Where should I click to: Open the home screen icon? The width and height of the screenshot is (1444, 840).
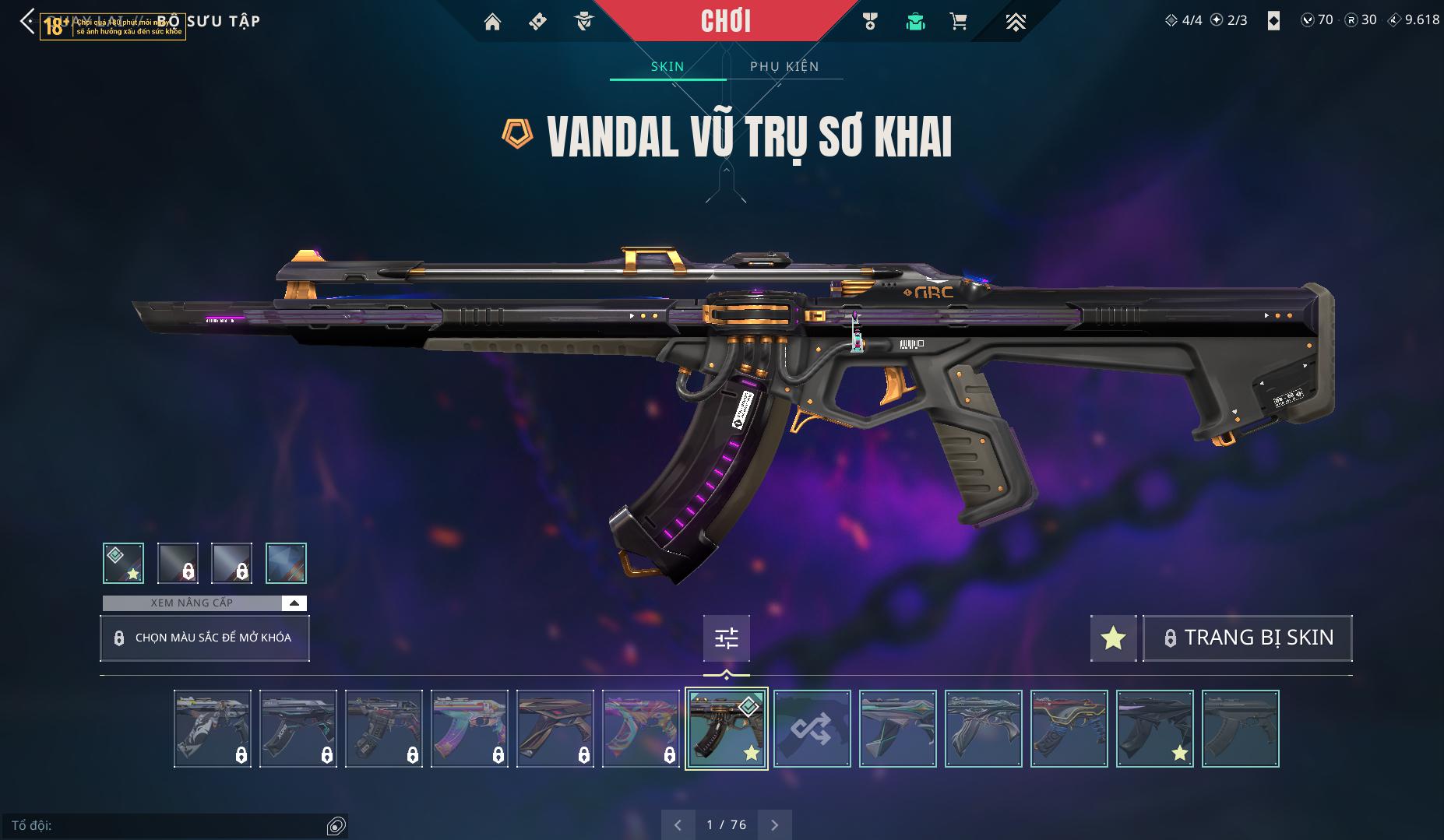[492, 22]
